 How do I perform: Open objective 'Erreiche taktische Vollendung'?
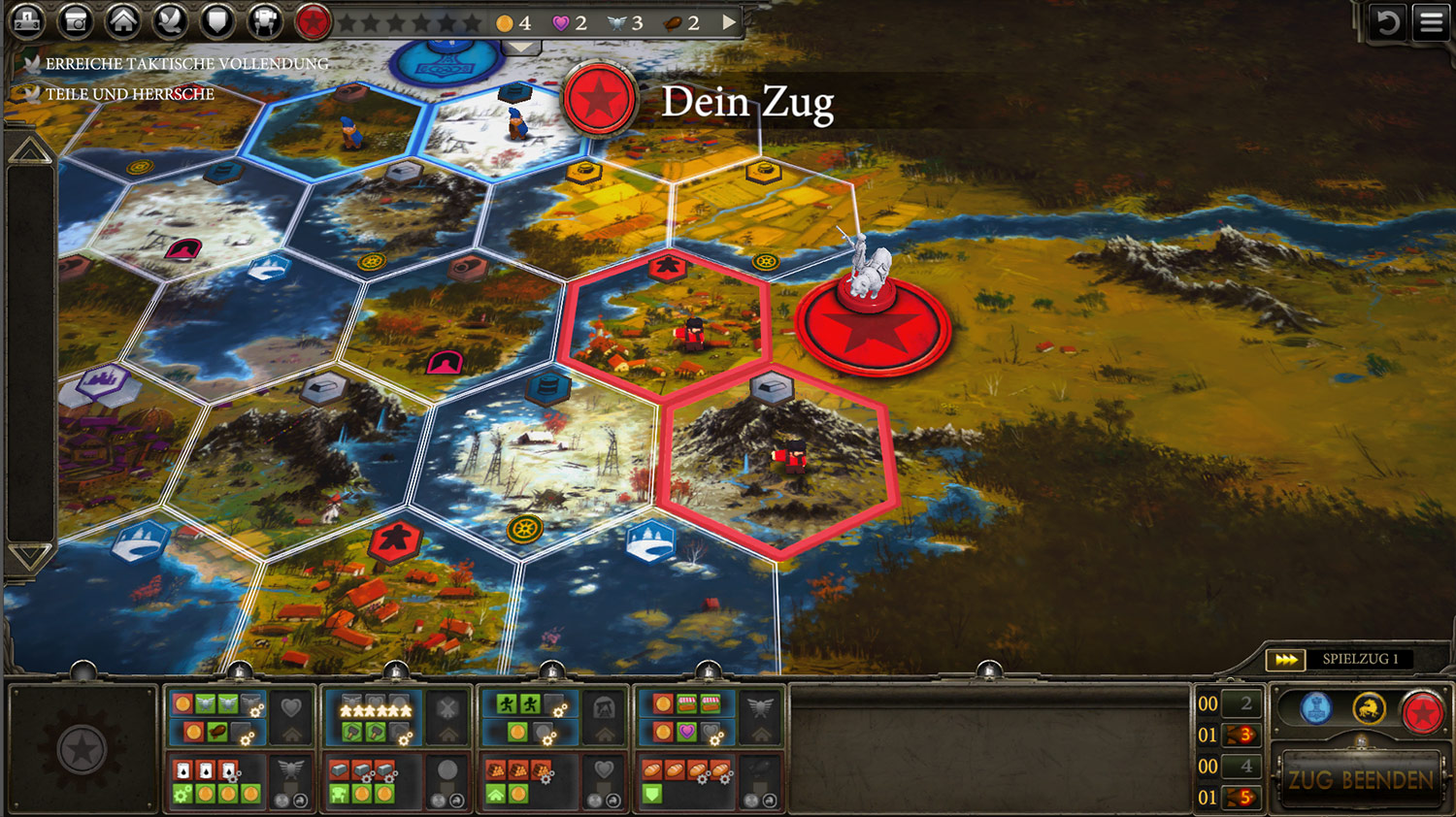click(186, 64)
